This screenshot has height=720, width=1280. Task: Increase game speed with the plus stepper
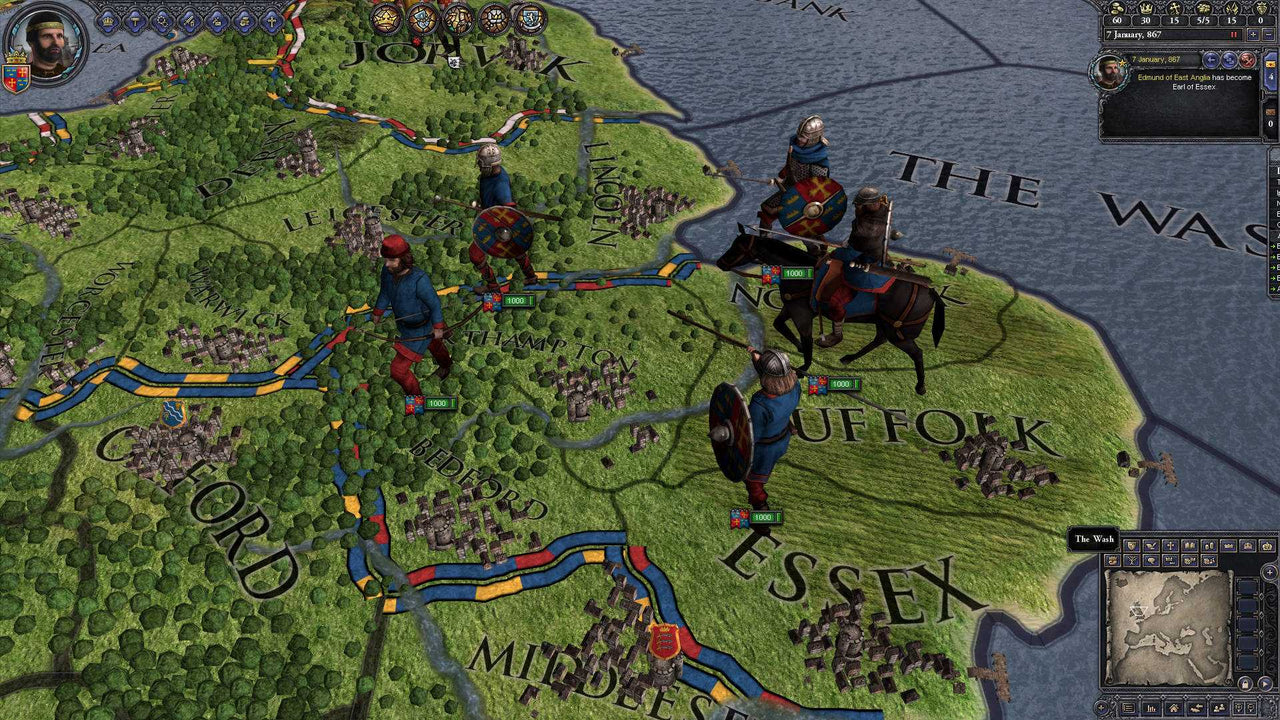(x=1253, y=34)
